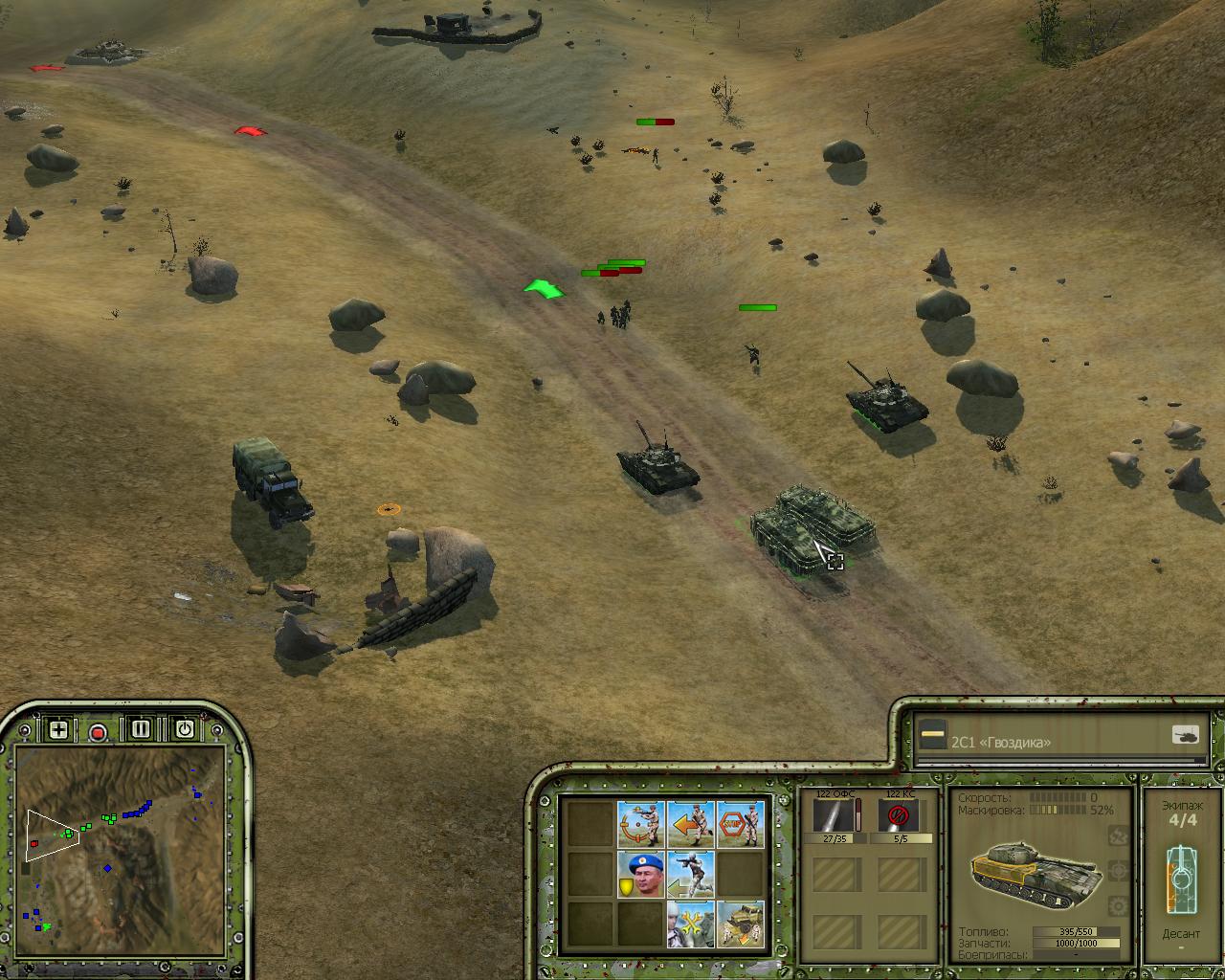Click the tank silhouette icon beside unit name
This screenshot has height=980, width=1225.
pos(1185,735)
